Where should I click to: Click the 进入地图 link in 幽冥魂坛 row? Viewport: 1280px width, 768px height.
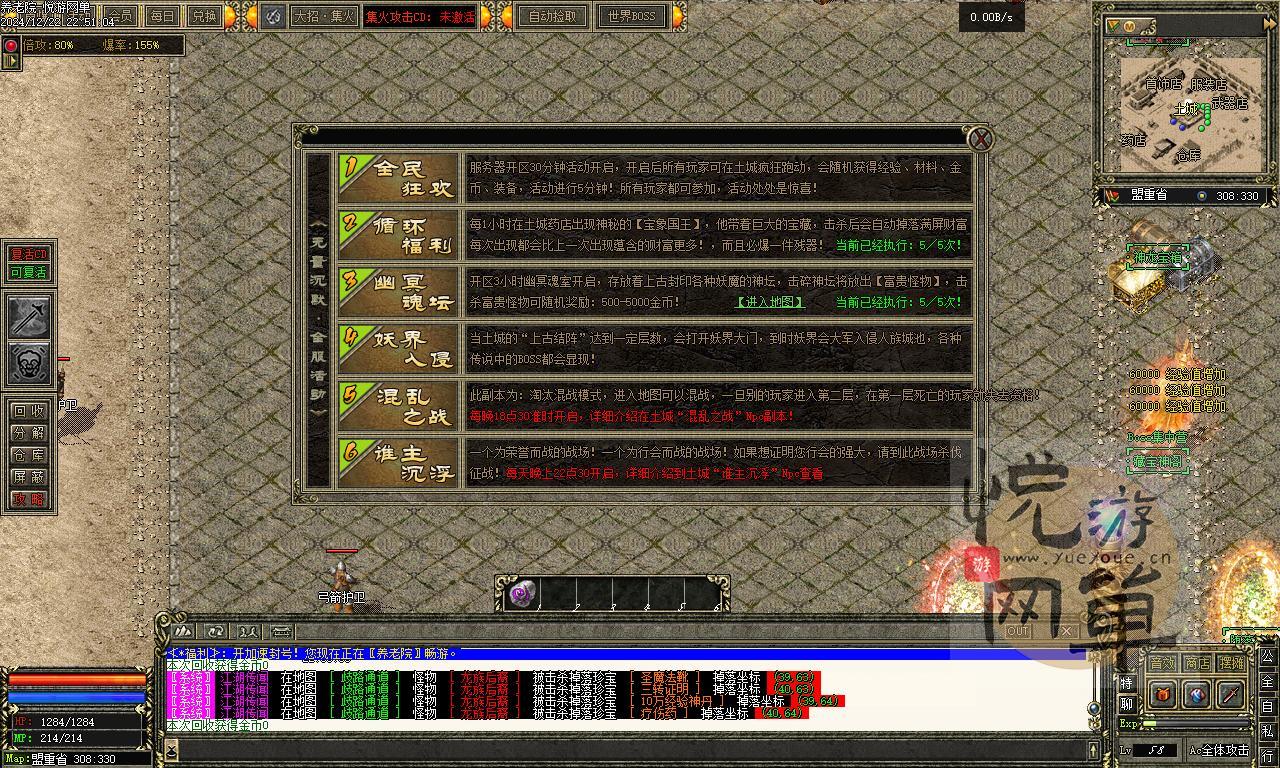769,301
